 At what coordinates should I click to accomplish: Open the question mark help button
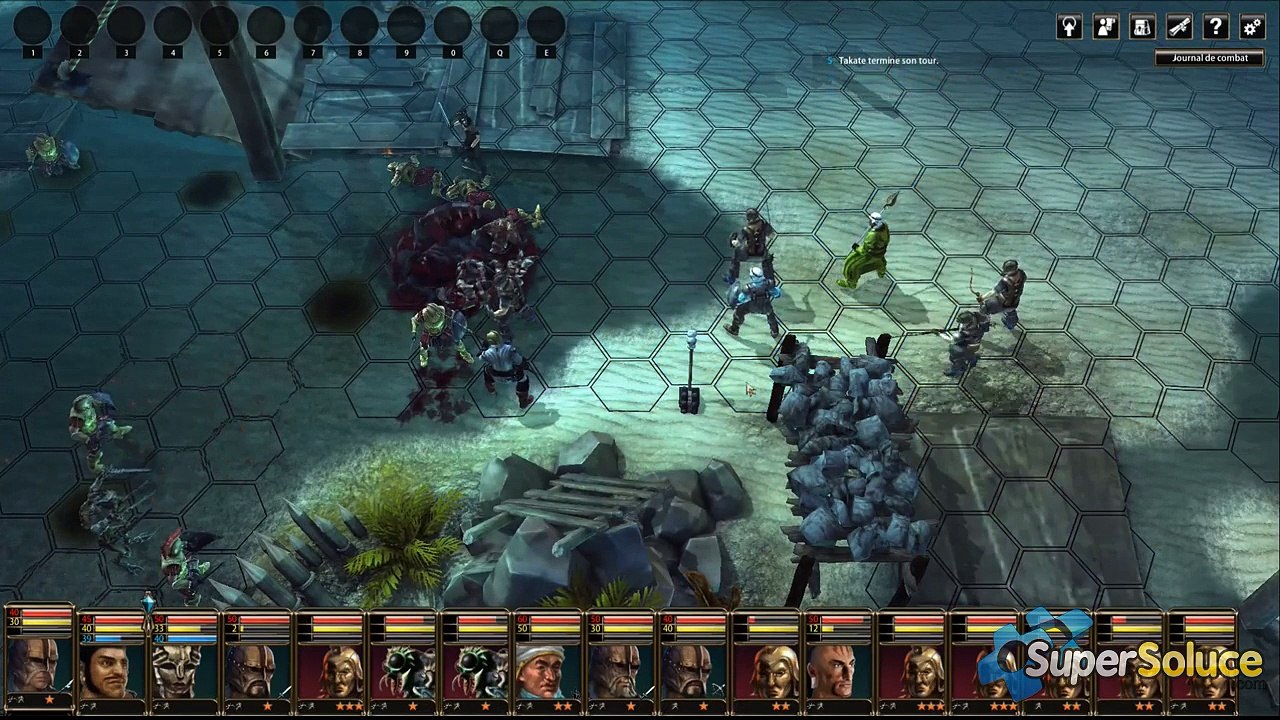[1215, 27]
